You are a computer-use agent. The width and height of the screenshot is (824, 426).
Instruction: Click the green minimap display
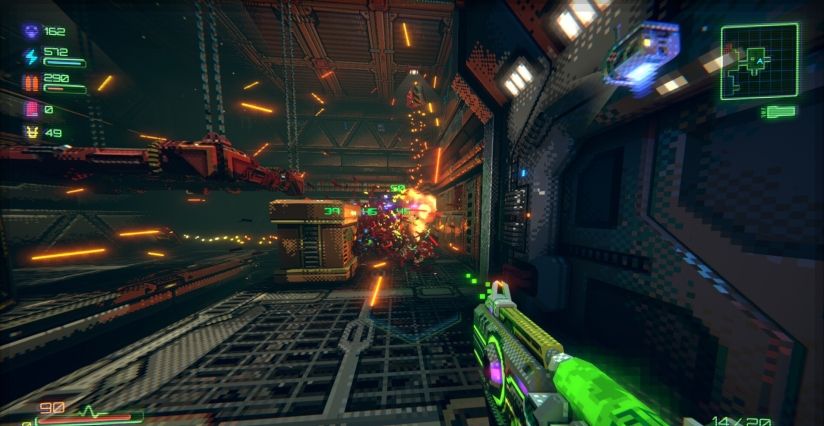pos(759,61)
